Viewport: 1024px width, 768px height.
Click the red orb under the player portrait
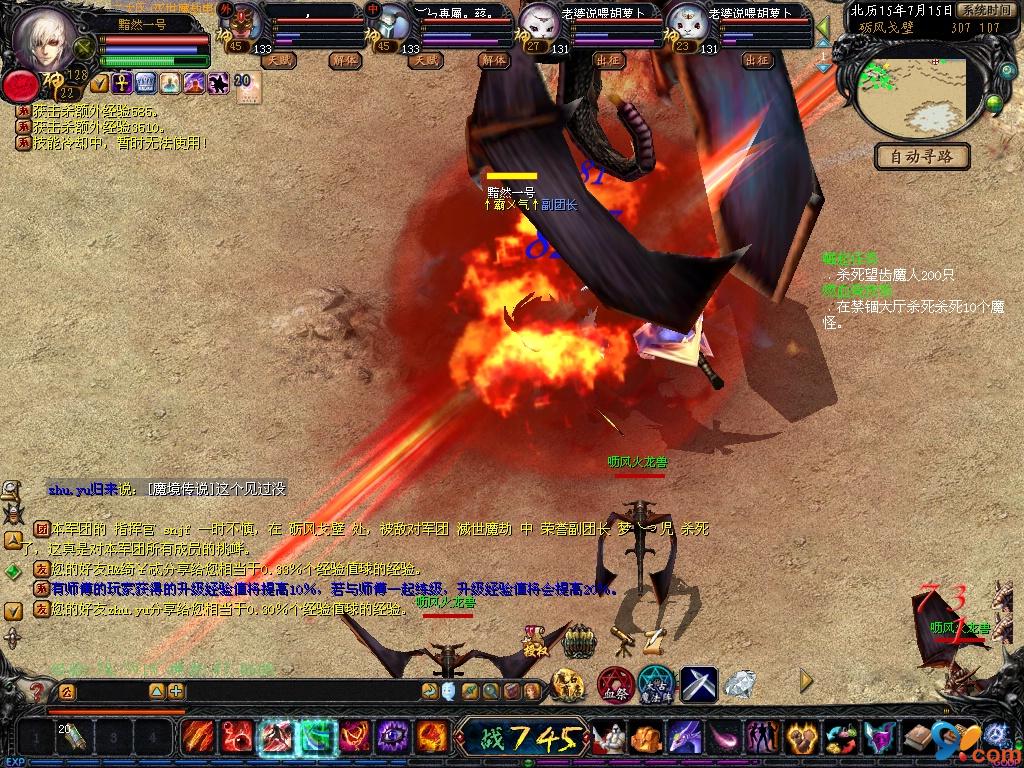(19, 86)
